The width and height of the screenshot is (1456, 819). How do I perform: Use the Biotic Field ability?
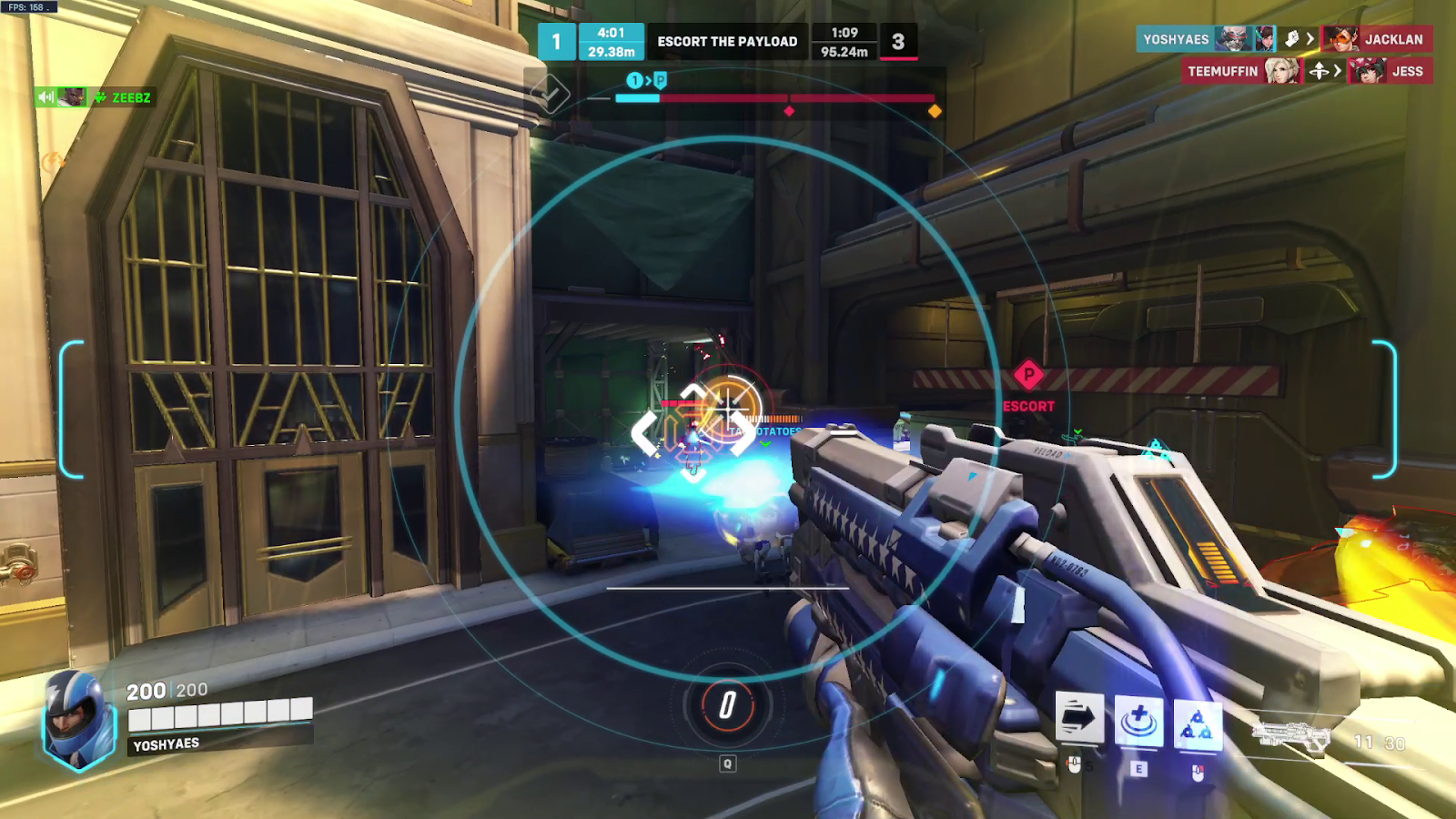(x=1138, y=722)
